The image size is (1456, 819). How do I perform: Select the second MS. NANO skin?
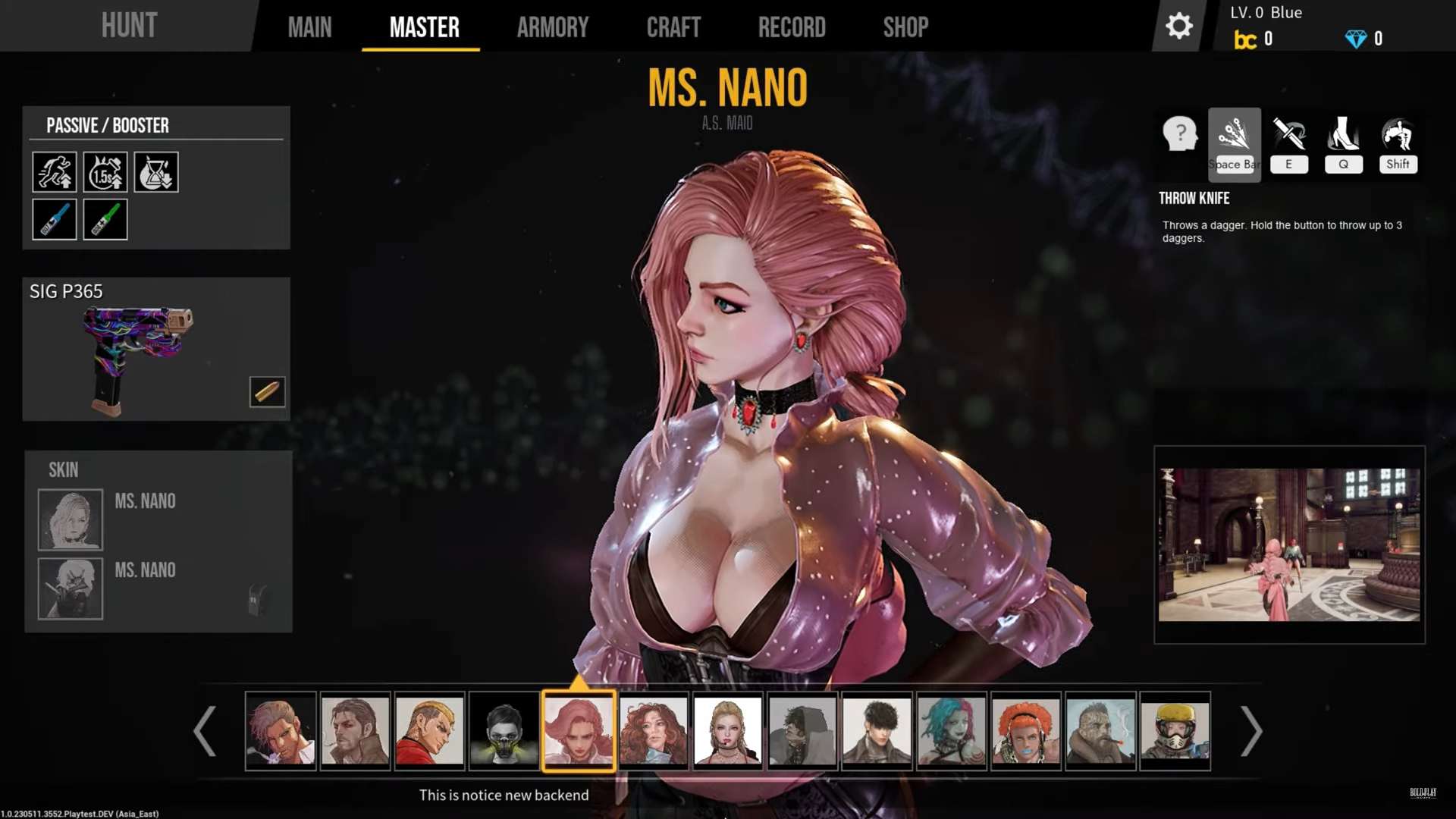[71, 588]
